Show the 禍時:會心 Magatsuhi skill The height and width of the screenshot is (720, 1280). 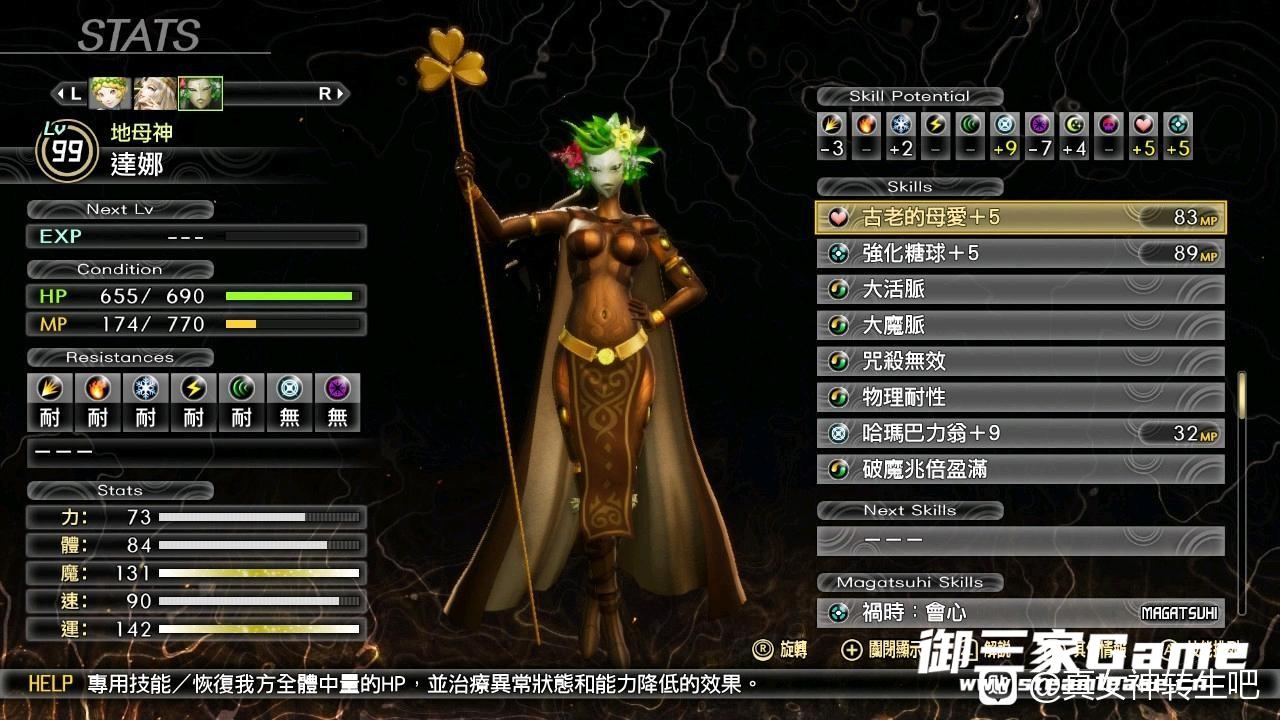(x=1020, y=612)
